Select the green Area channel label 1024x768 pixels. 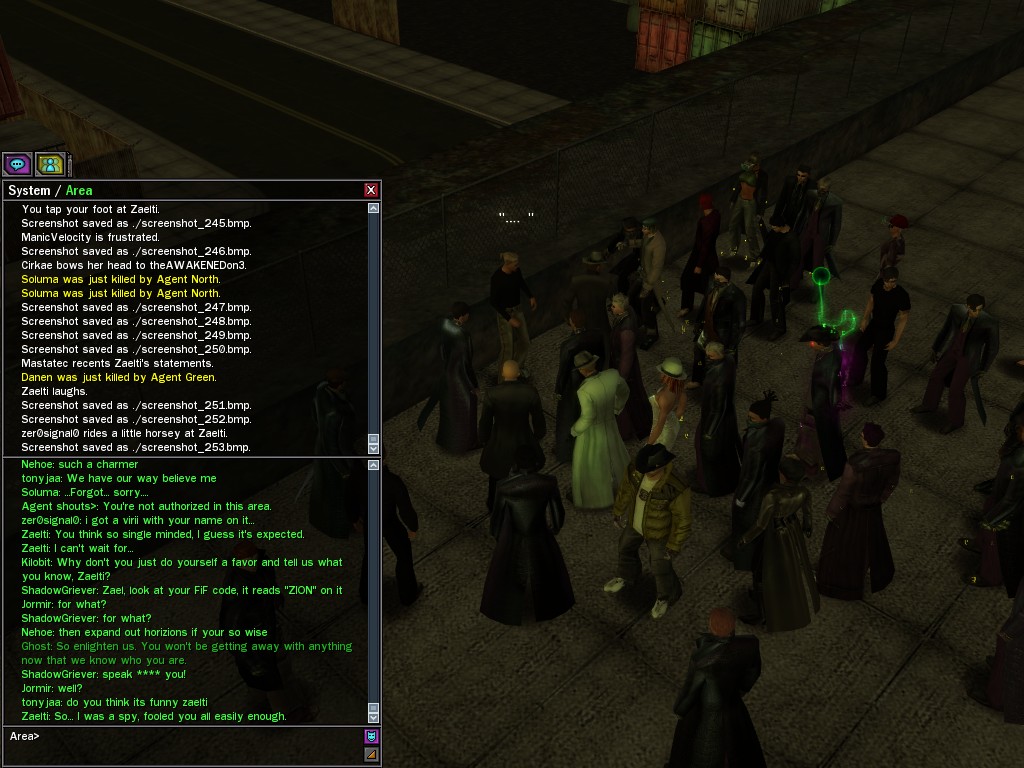pos(79,190)
